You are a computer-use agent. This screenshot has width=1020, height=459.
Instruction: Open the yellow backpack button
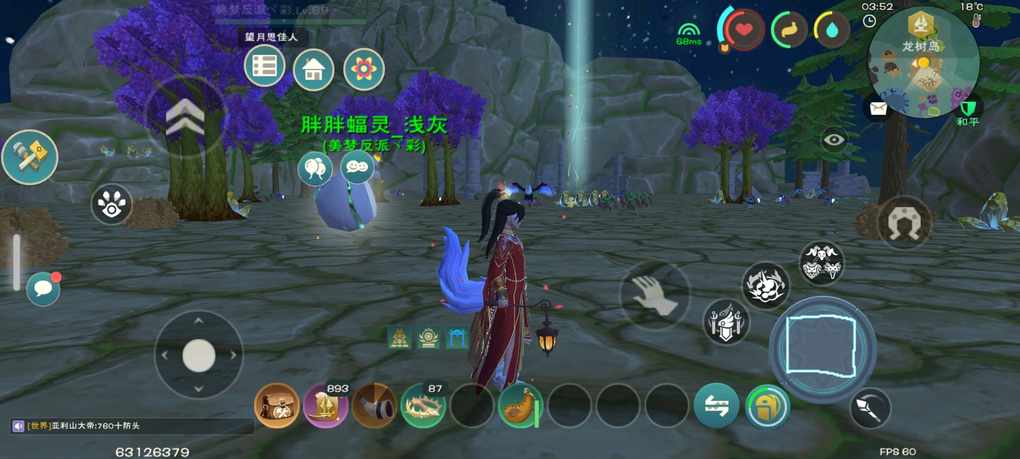click(767, 406)
